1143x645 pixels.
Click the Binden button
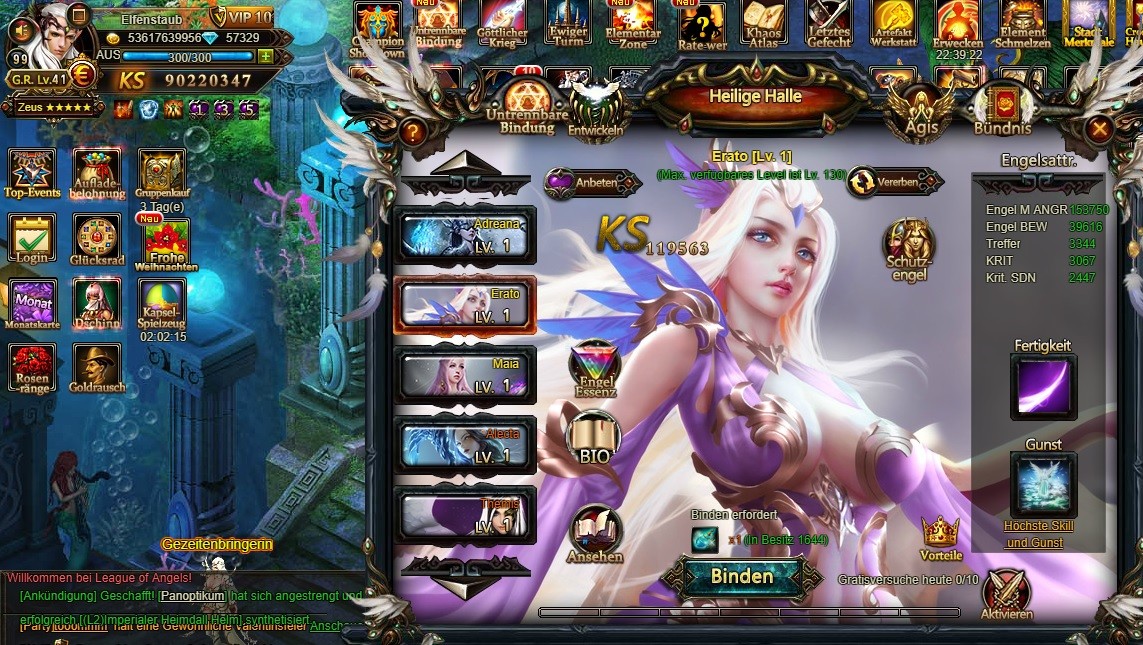pos(741,576)
